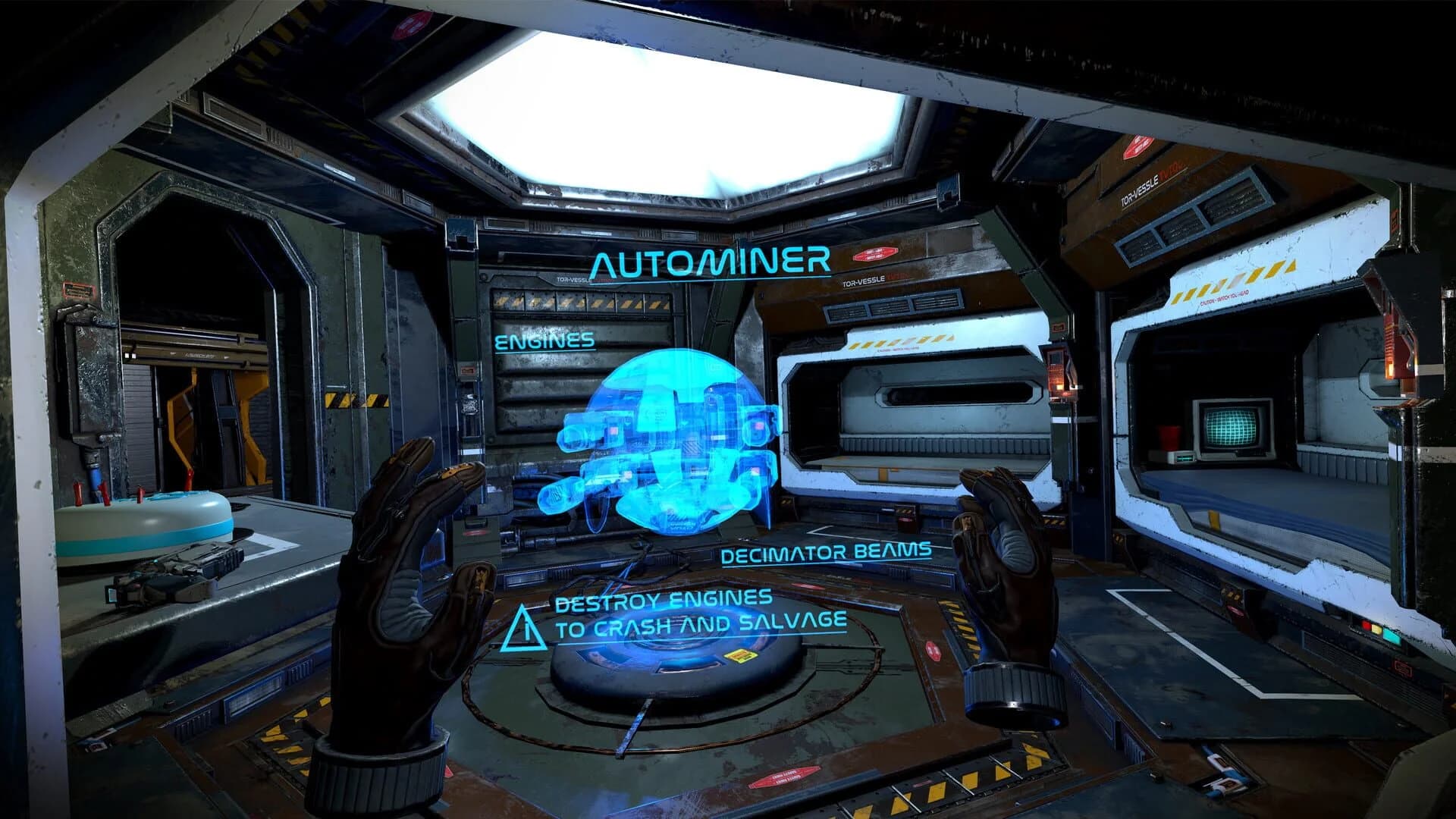
Task: Select the warning triangle icon near the hologram
Action: (x=522, y=629)
